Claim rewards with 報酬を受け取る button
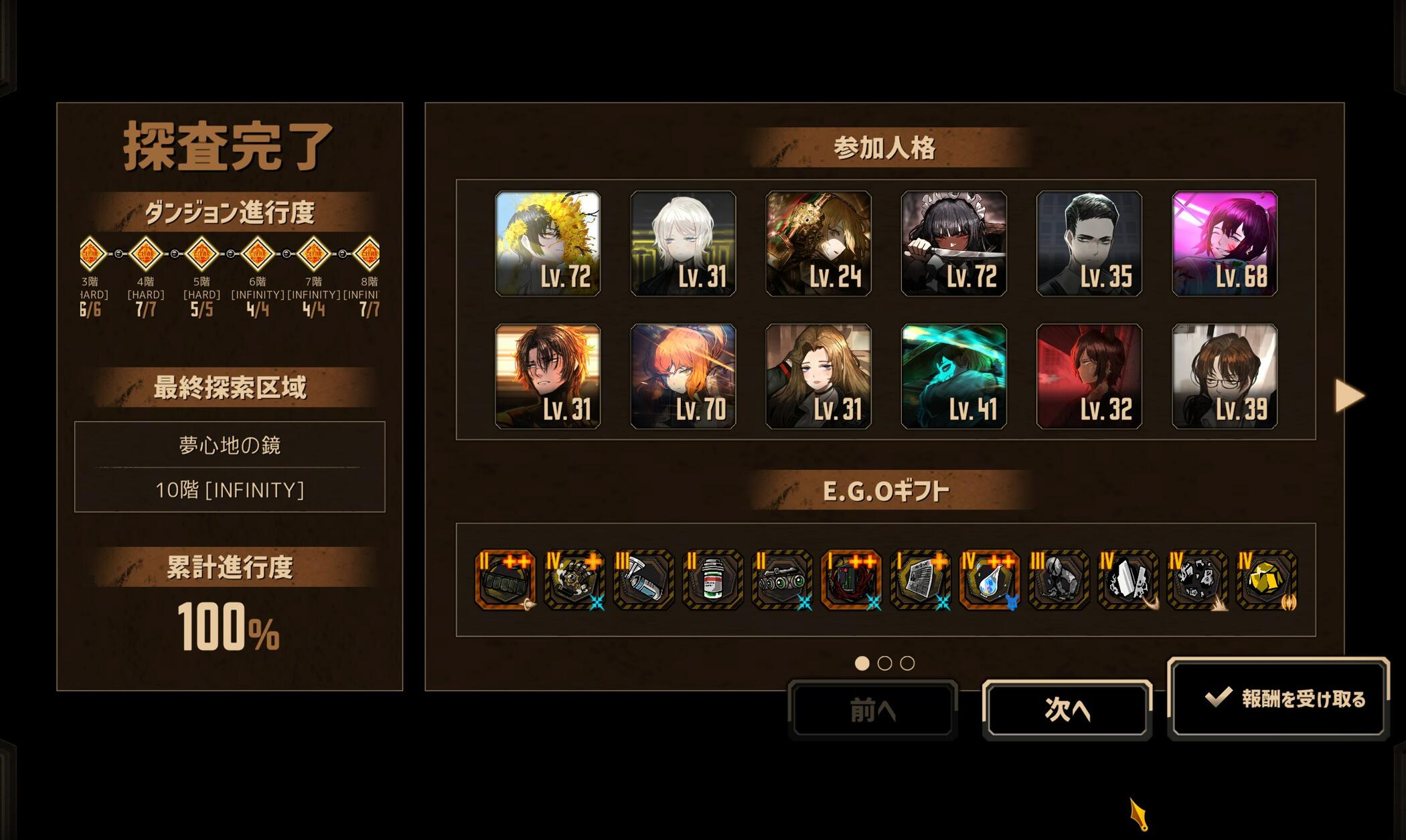Screen dimensions: 1406x840 [1278, 699]
